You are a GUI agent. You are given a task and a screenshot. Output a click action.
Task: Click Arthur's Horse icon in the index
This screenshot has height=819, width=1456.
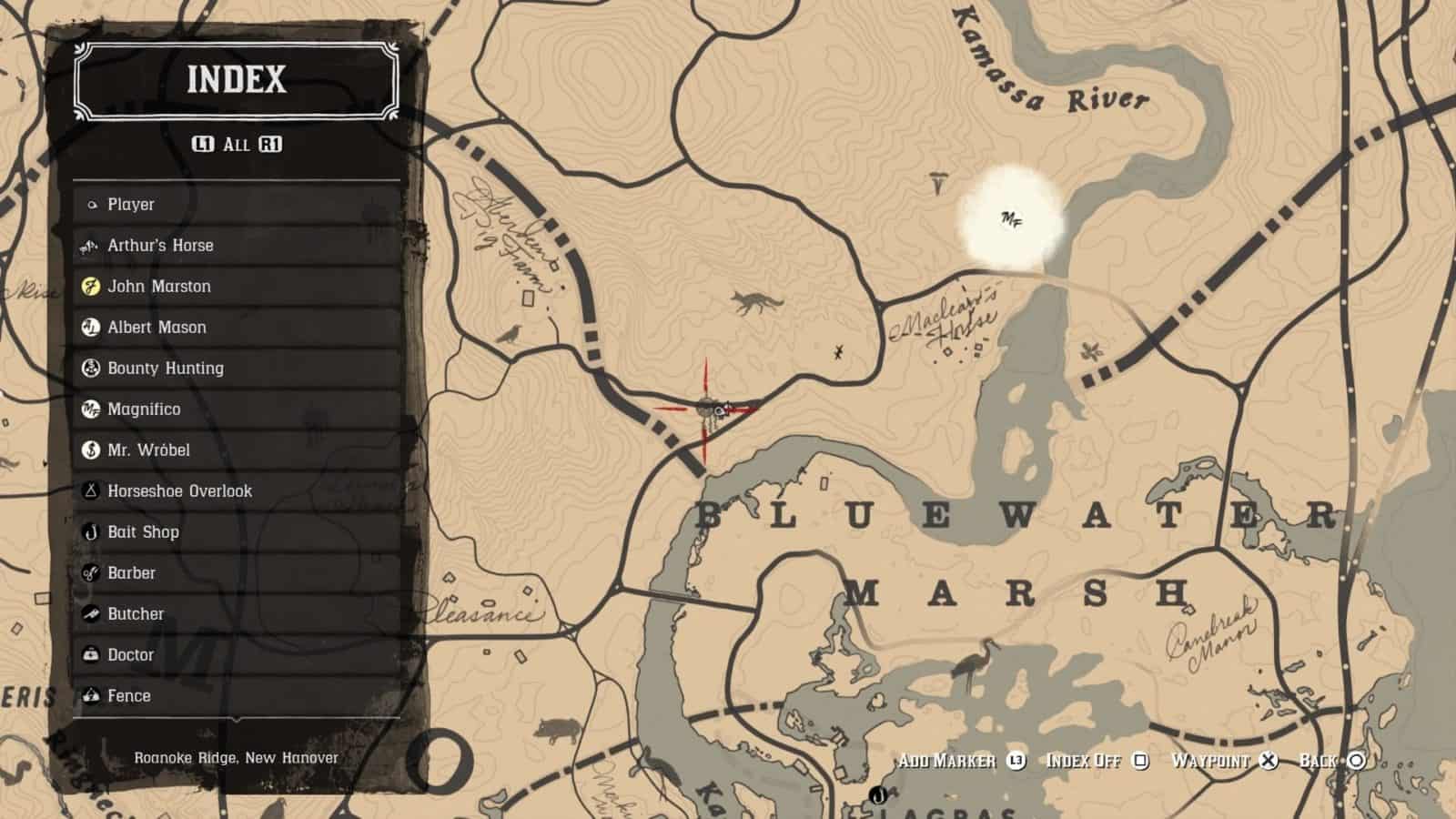point(88,246)
